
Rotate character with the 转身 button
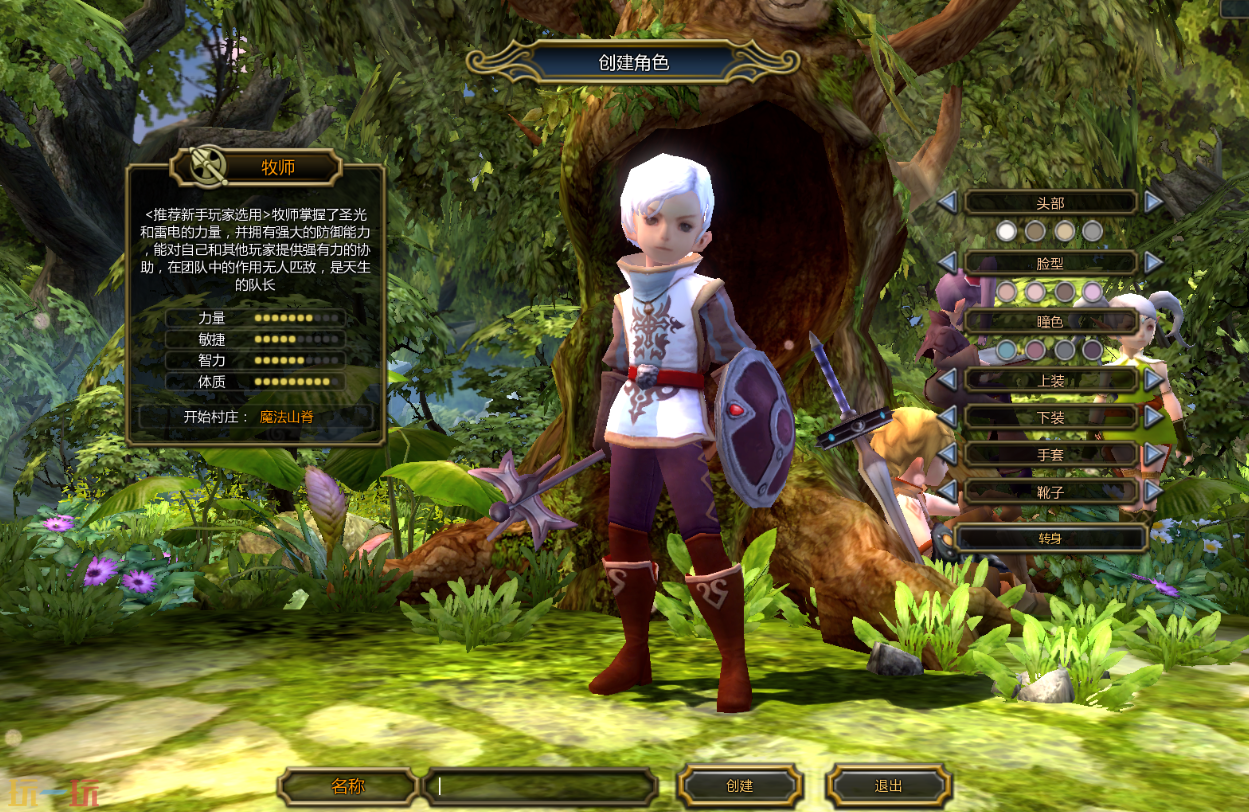[x=1050, y=538]
